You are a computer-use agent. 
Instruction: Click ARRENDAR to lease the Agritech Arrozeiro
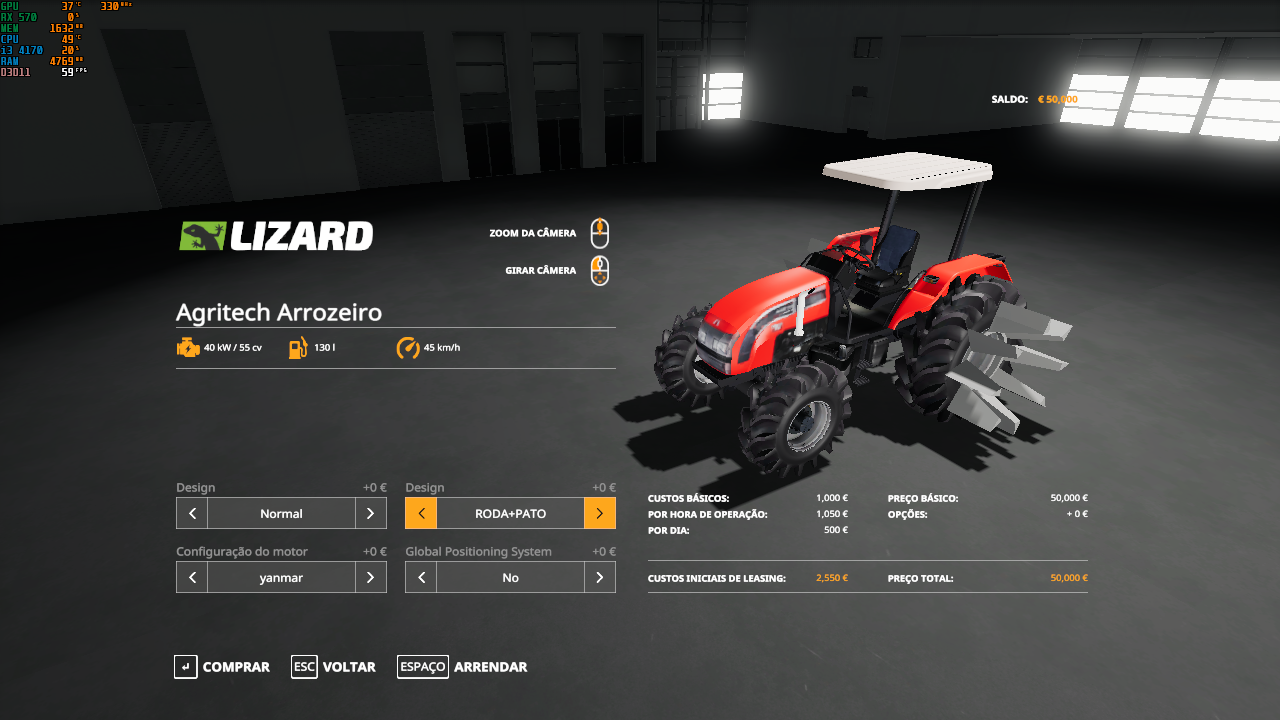pos(490,667)
